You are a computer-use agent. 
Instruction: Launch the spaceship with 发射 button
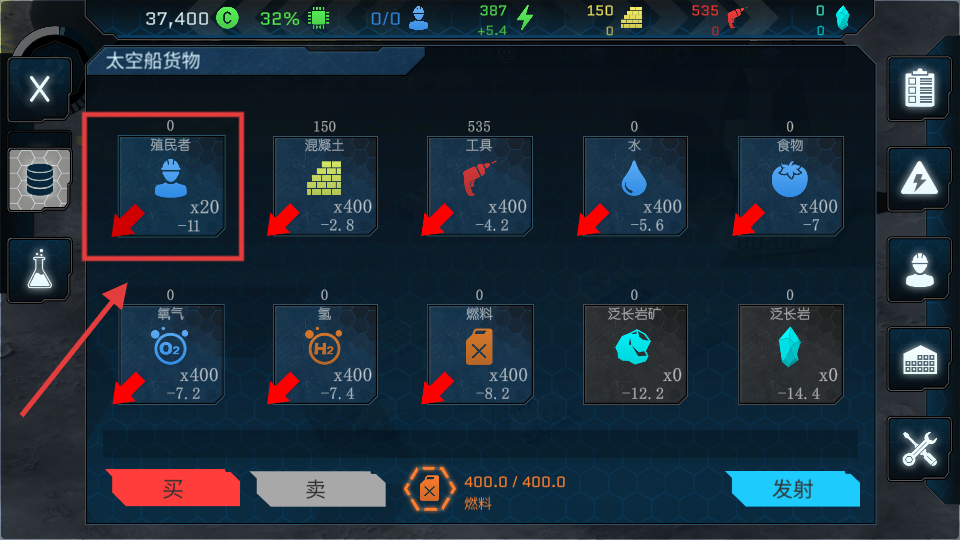(x=794, y=489)
